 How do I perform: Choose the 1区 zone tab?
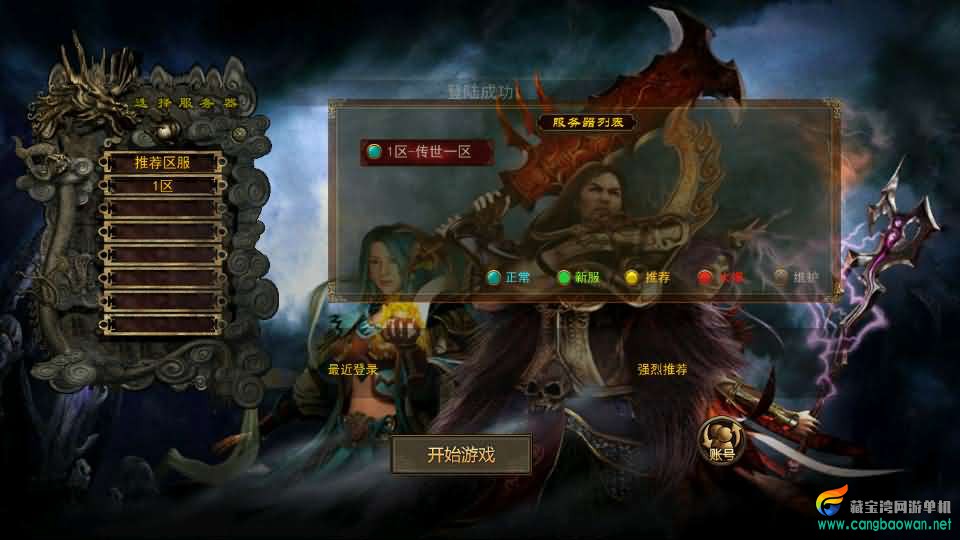coord(162,186)
